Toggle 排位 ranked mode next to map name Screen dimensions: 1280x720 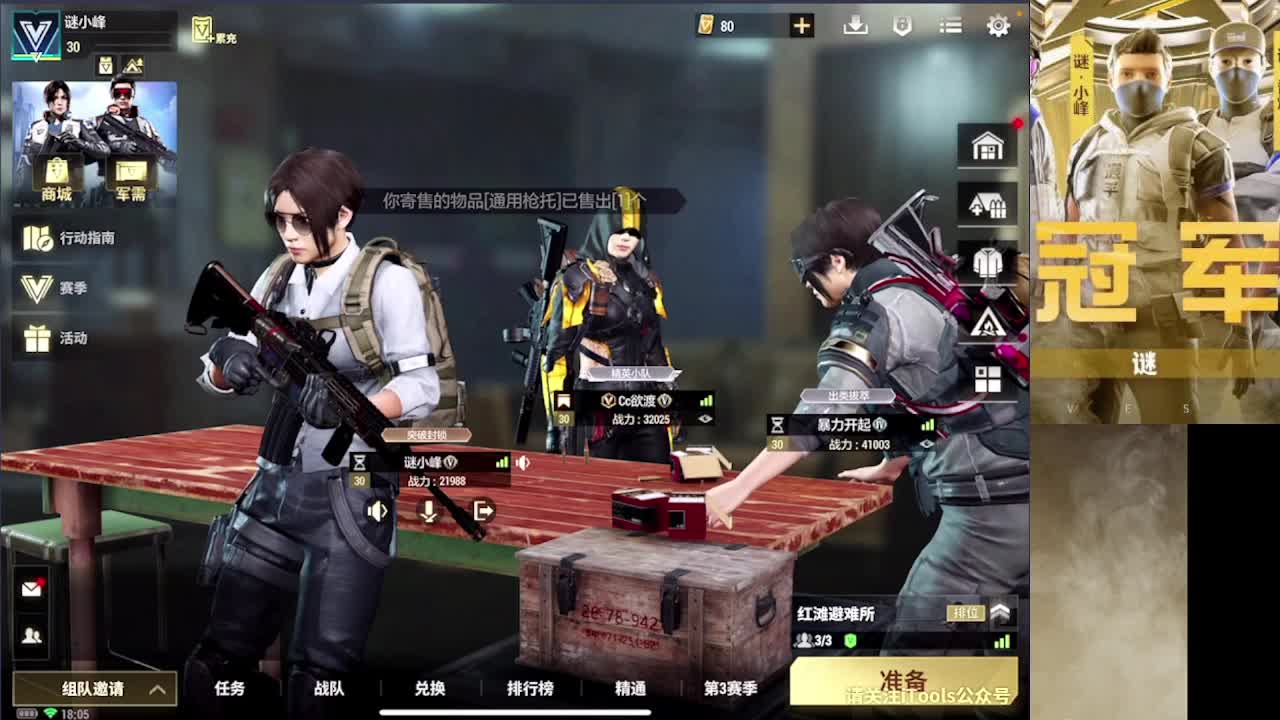(x=966, y=615)
